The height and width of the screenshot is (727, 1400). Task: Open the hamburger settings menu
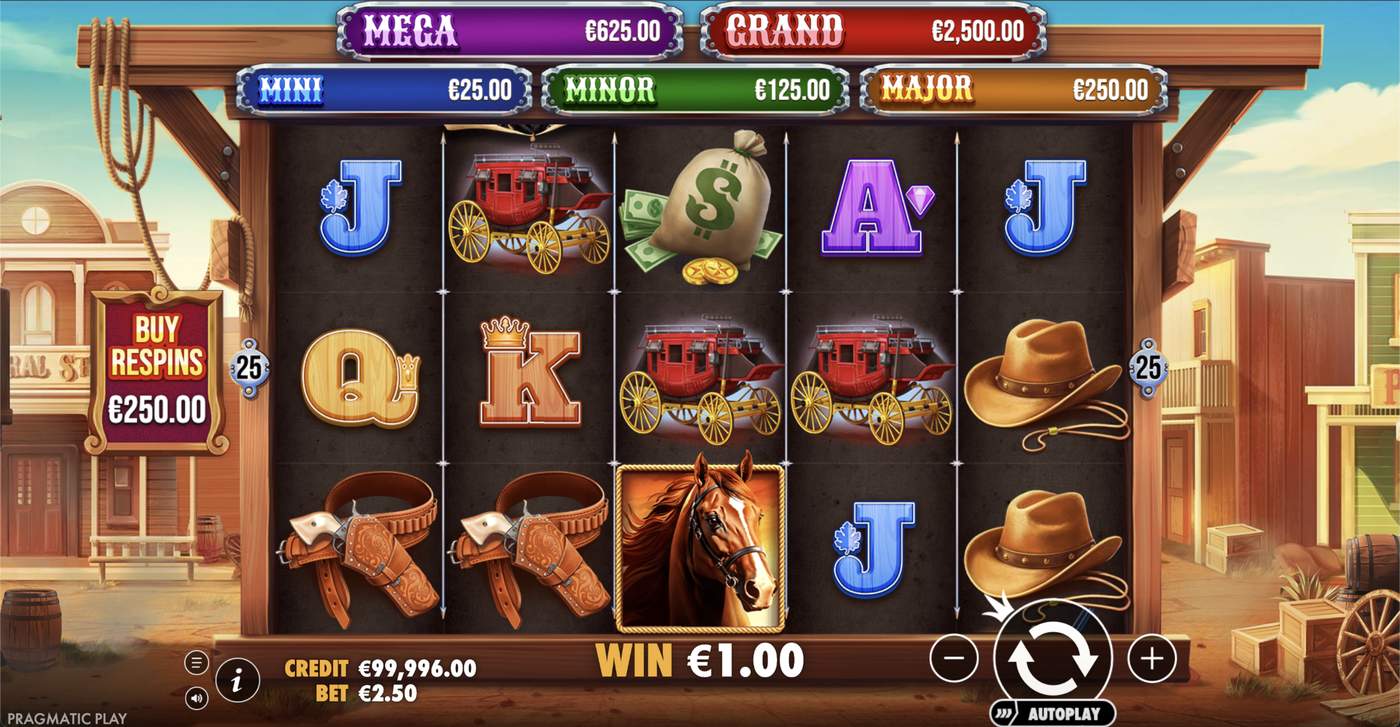[x=196, y=662]
